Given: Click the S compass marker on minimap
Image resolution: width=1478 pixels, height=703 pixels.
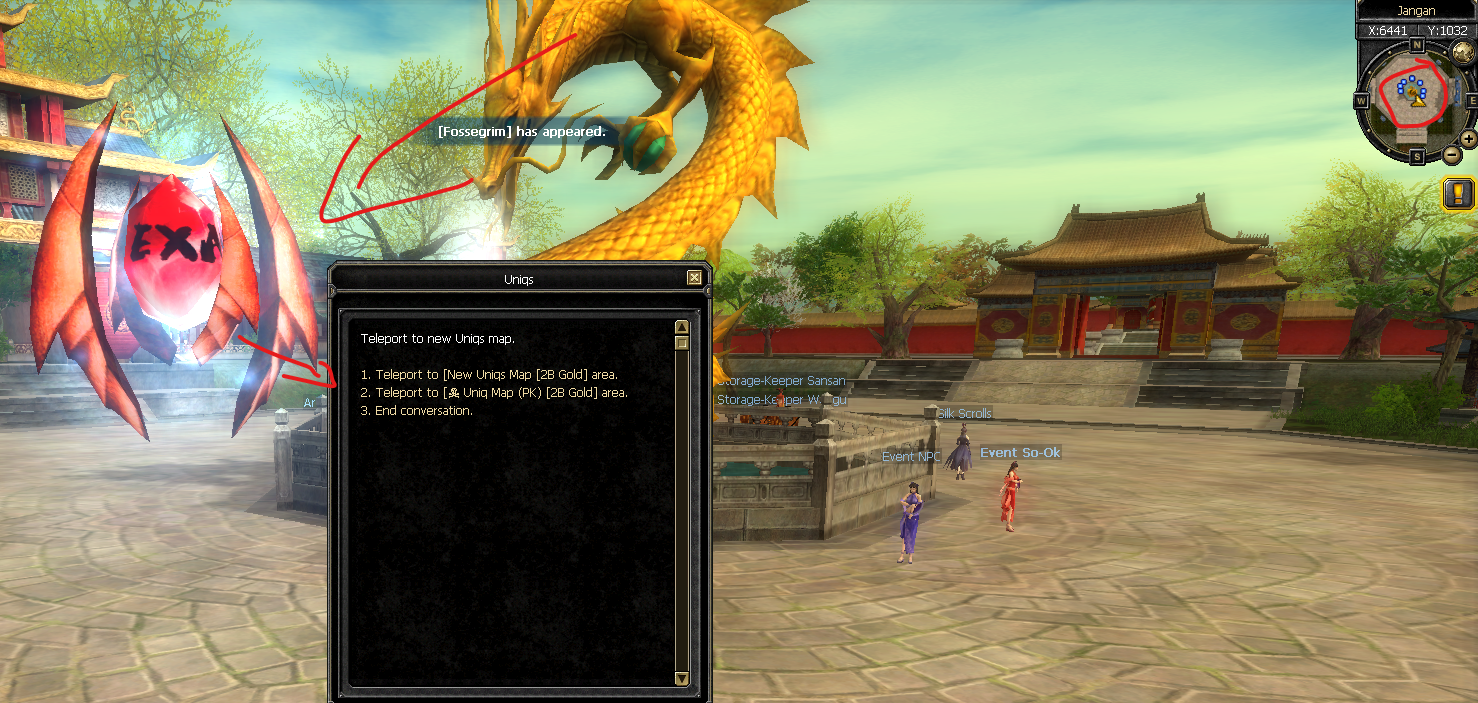Looking at the screenshot, I should (x=1417, y=157).
